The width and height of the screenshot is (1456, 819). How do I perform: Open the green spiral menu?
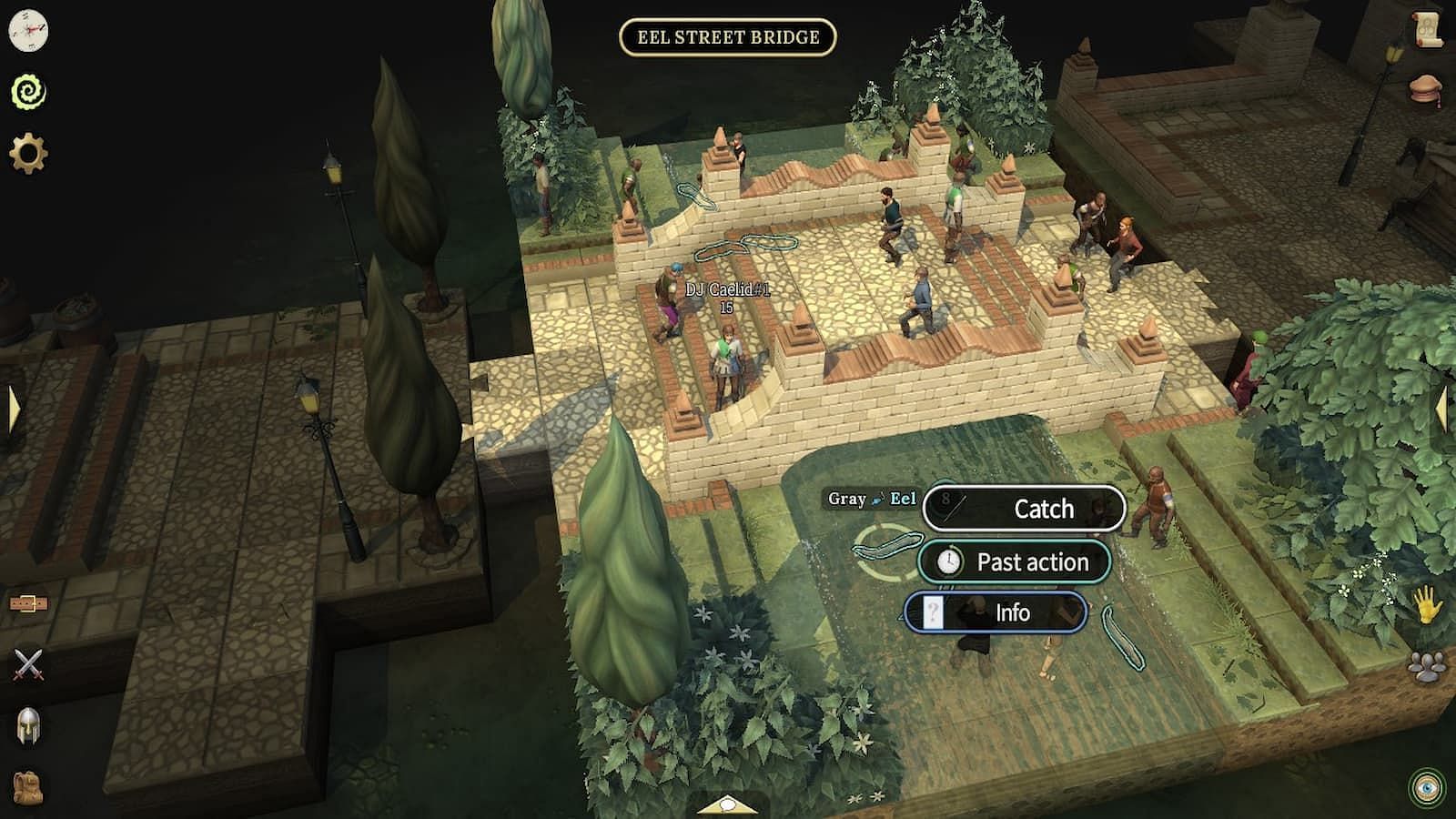[x=28, y=92]
